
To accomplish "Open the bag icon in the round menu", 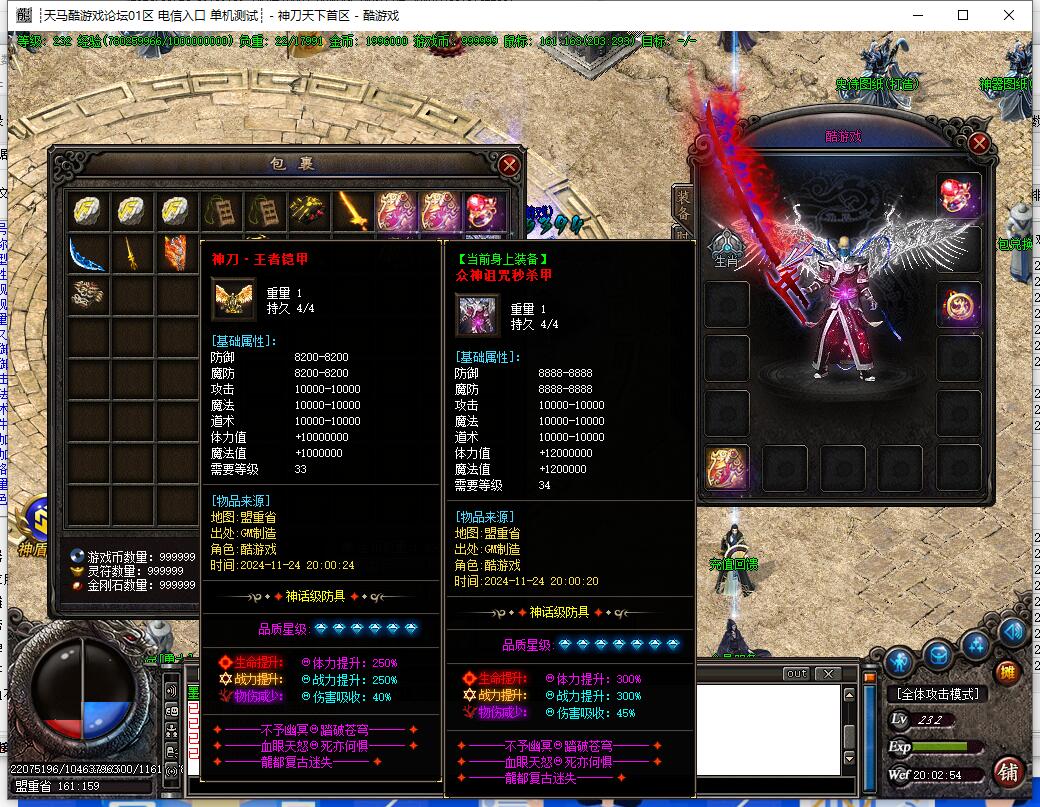I will coord(938,656).
